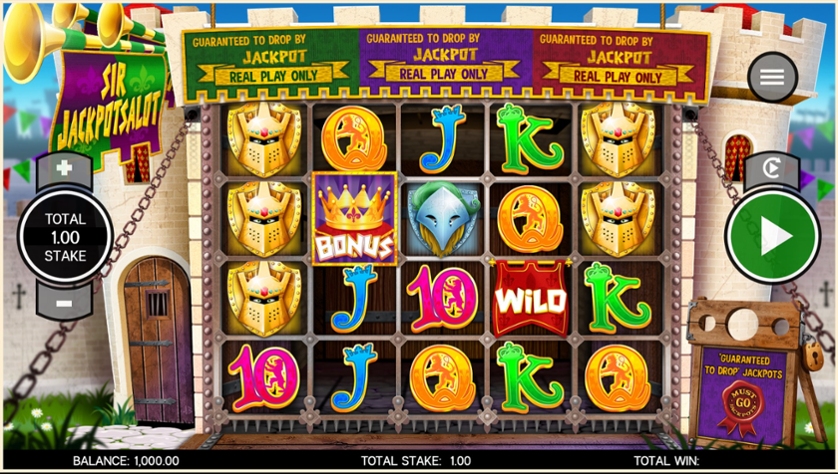Open the hamburger menu
Image resolution: width=838 pixels, height=474 pixels.
click(x=772, y=77)
